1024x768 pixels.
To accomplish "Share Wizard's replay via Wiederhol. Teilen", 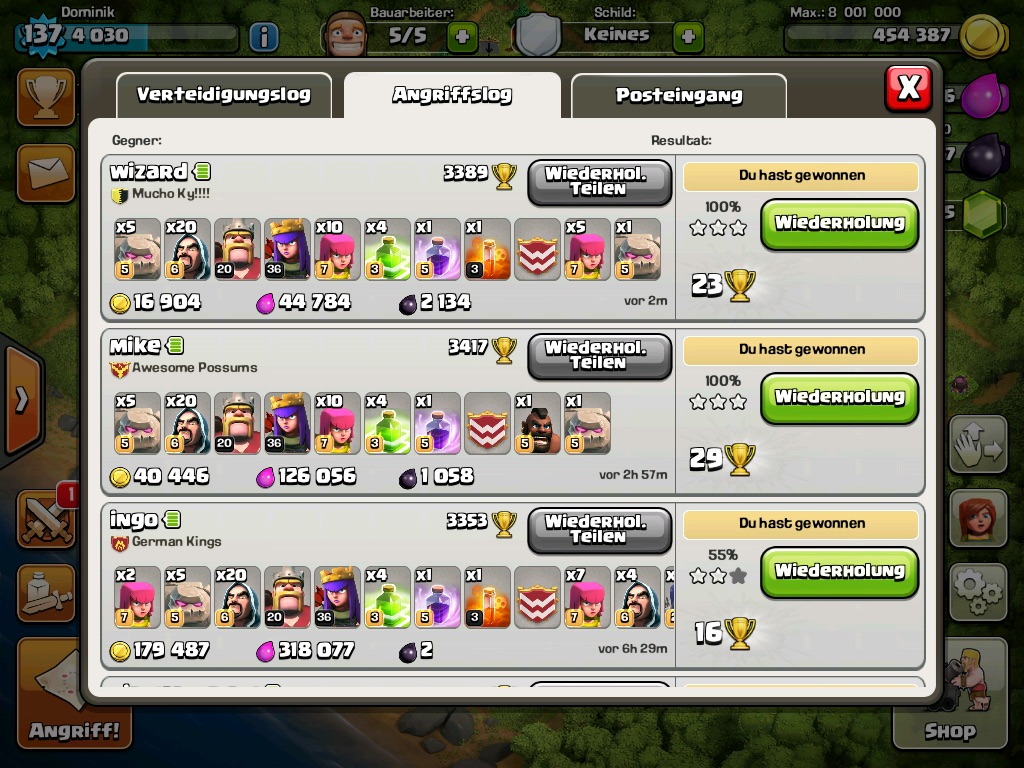I will click(598, 181).
